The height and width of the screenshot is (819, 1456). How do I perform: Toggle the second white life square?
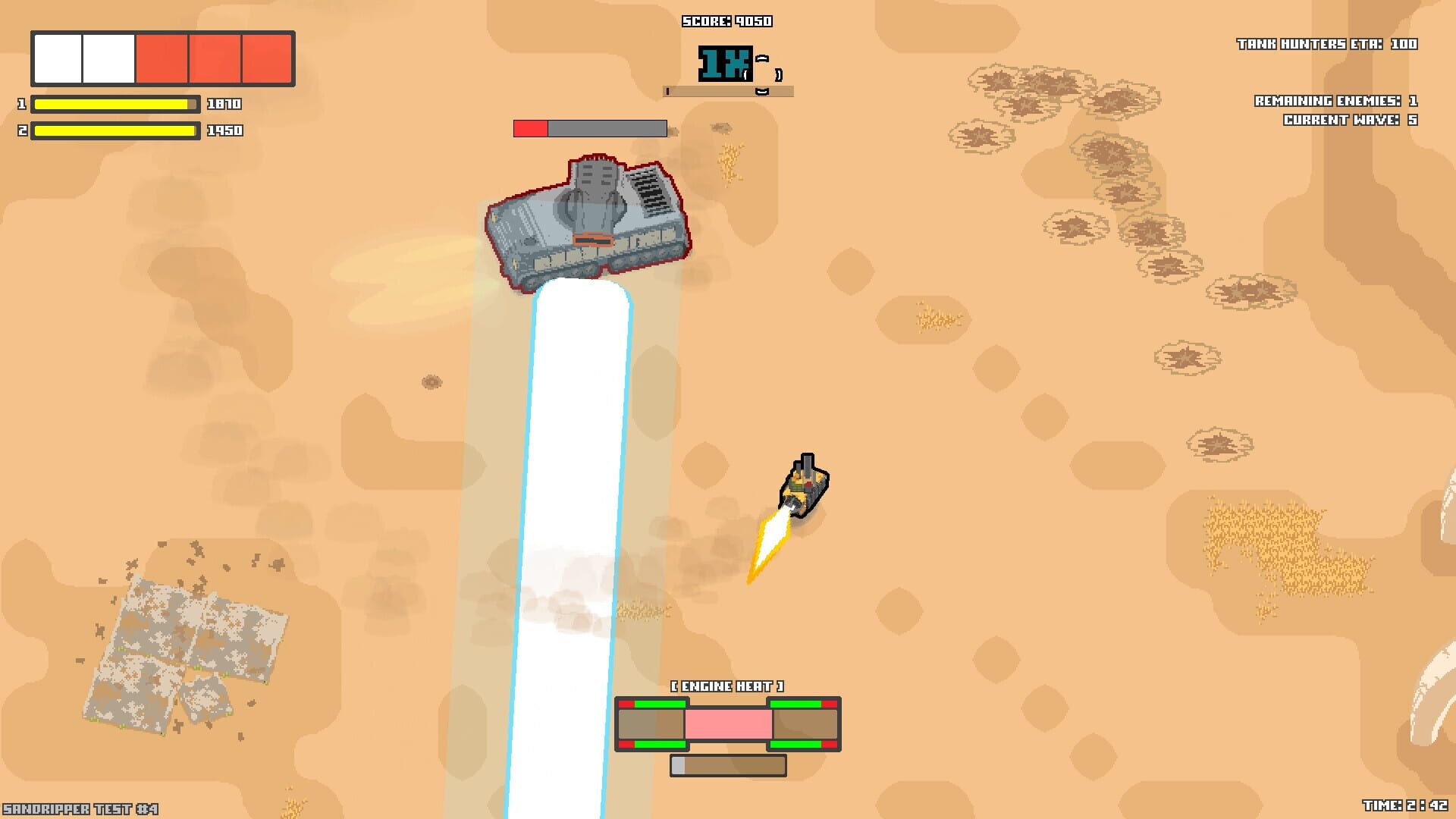(x=107, y=60)
